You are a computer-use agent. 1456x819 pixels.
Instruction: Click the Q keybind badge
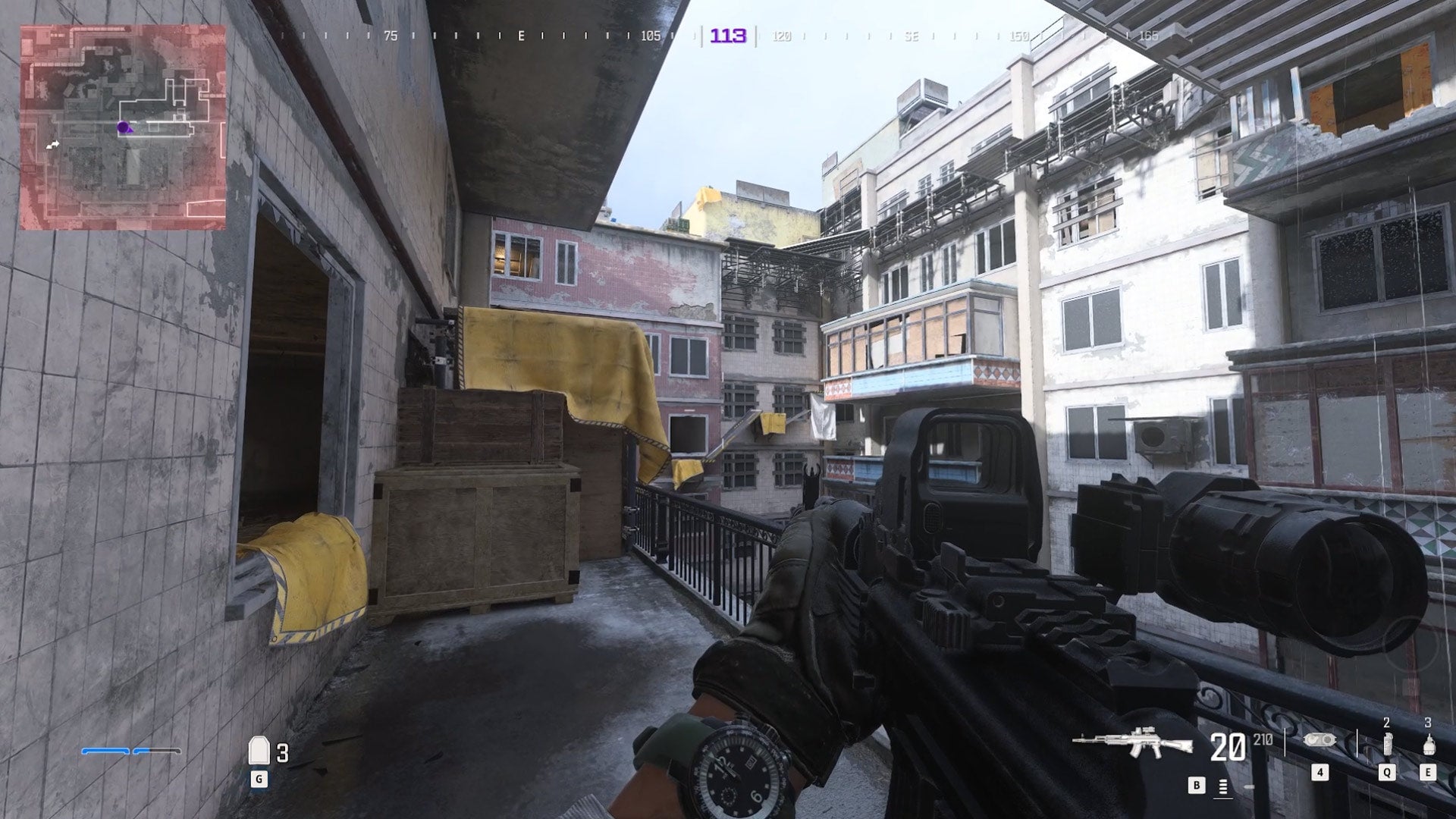pos(1386,772)
